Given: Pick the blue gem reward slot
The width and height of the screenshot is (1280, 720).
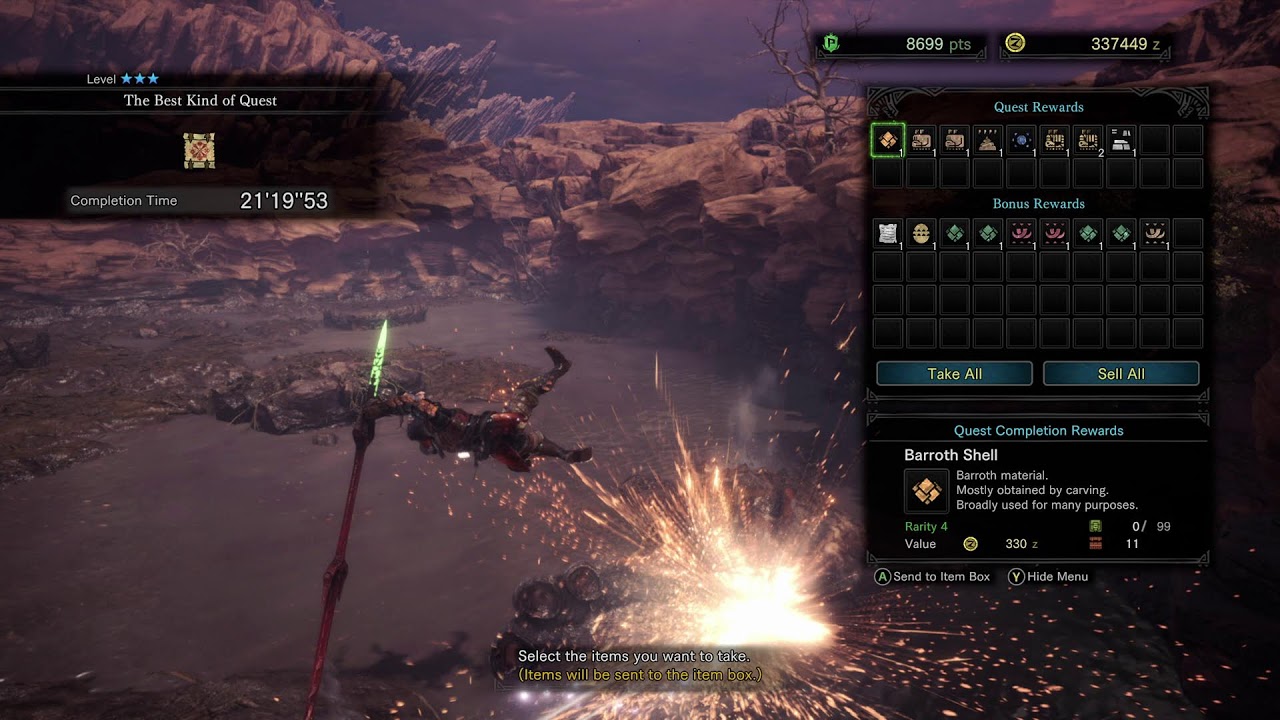Looking at the screenshot, I should coord(1021,140).
